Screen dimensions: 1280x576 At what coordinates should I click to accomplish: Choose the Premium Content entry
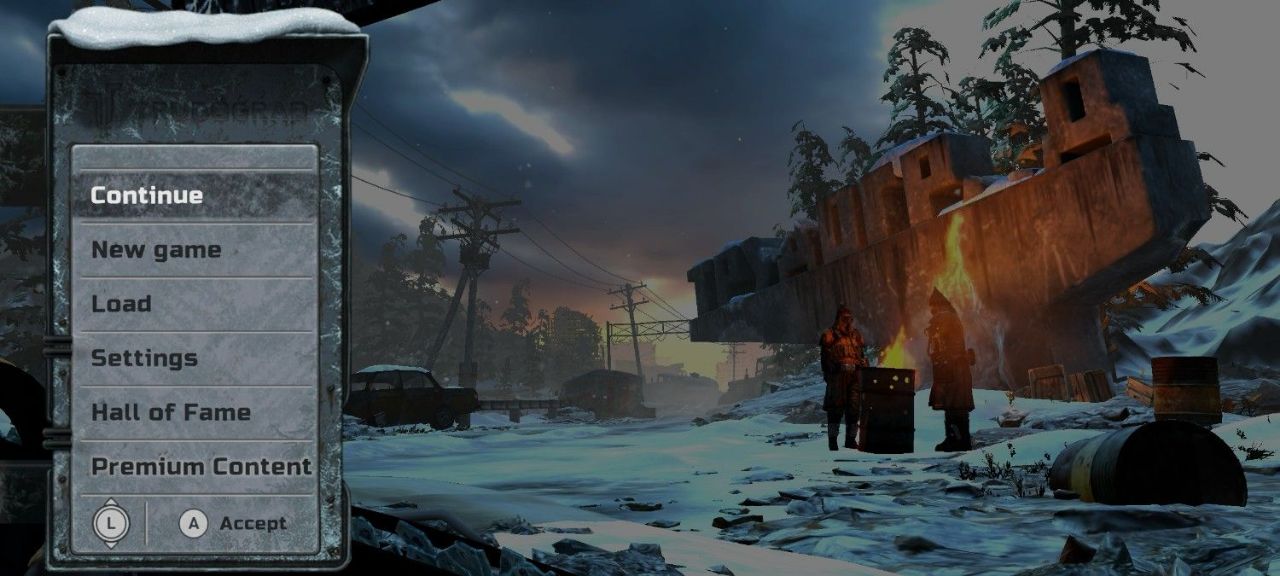[201, 466]
